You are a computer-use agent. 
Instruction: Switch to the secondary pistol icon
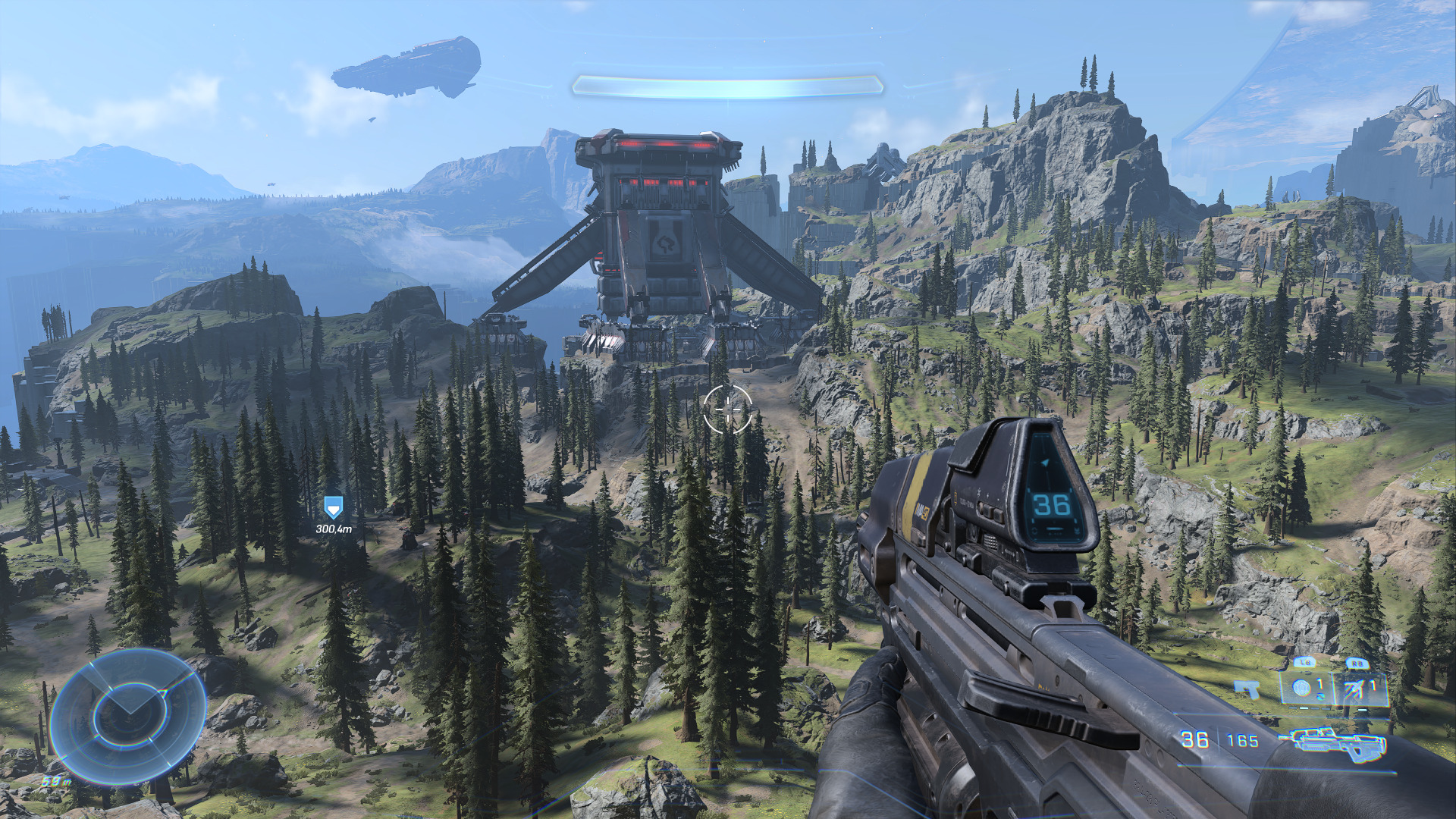pyautogui.click(x=1246, y=689)
